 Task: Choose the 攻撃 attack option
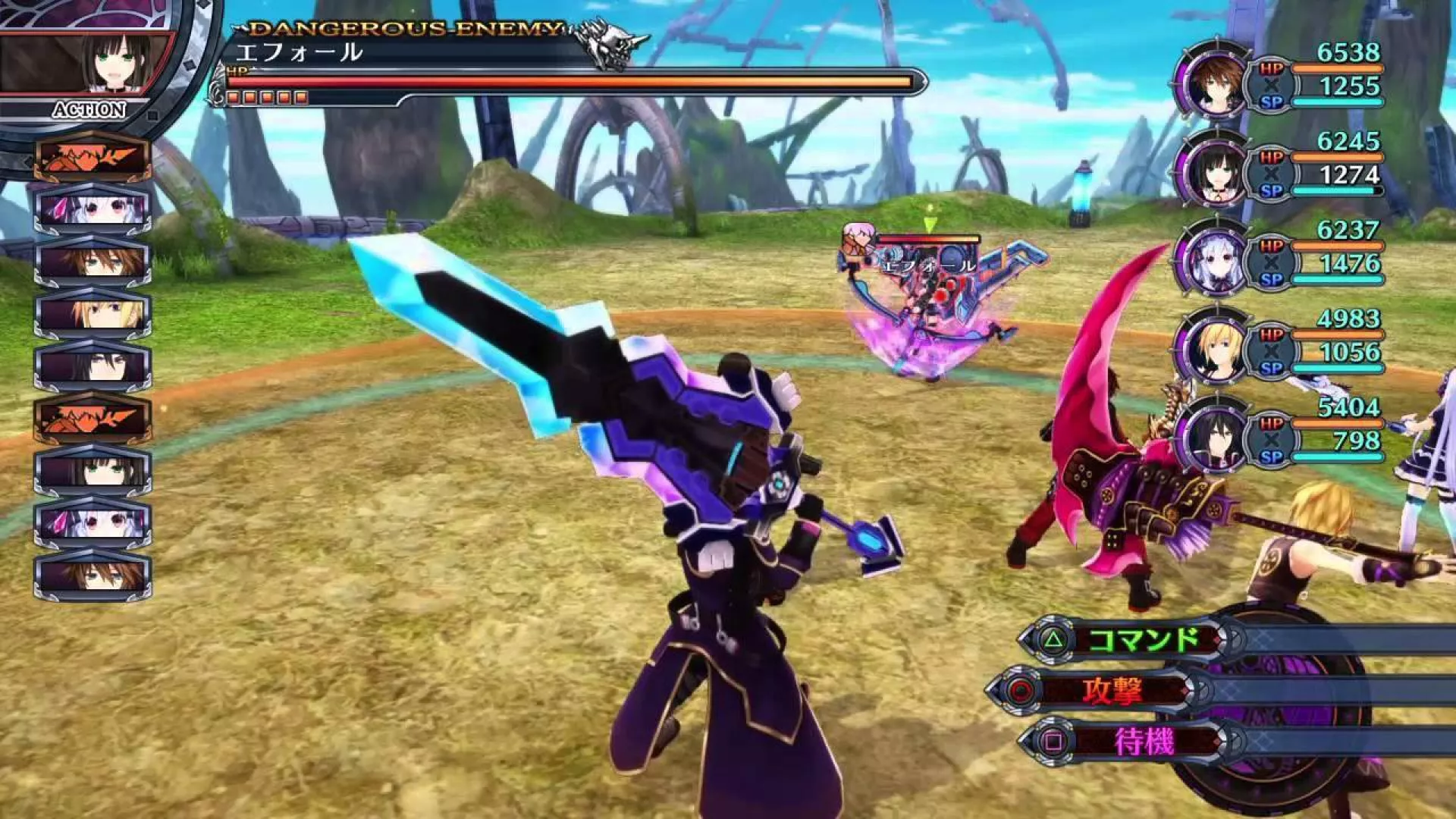(1112, 691)
